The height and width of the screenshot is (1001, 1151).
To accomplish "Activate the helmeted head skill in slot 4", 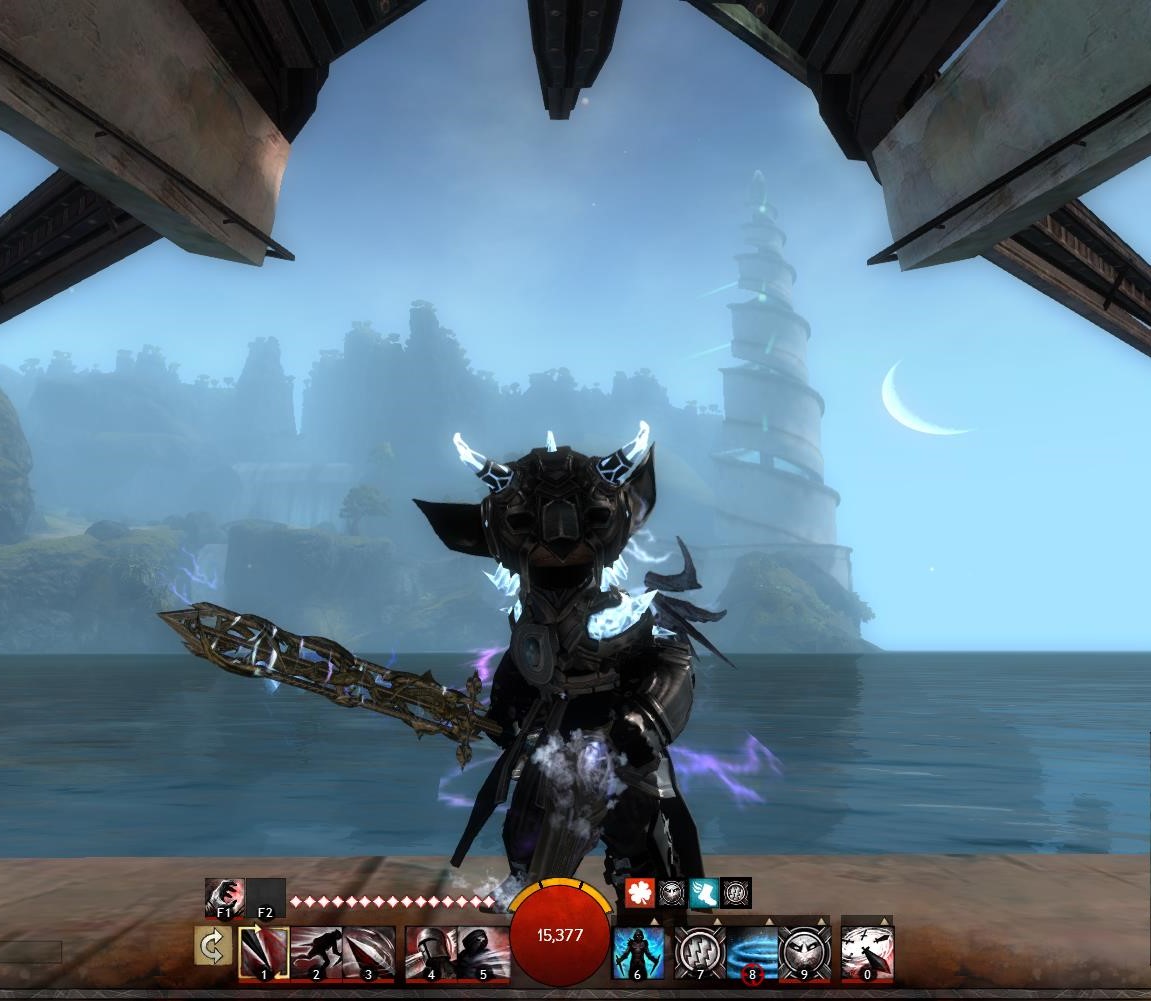I will coord(431,952).
